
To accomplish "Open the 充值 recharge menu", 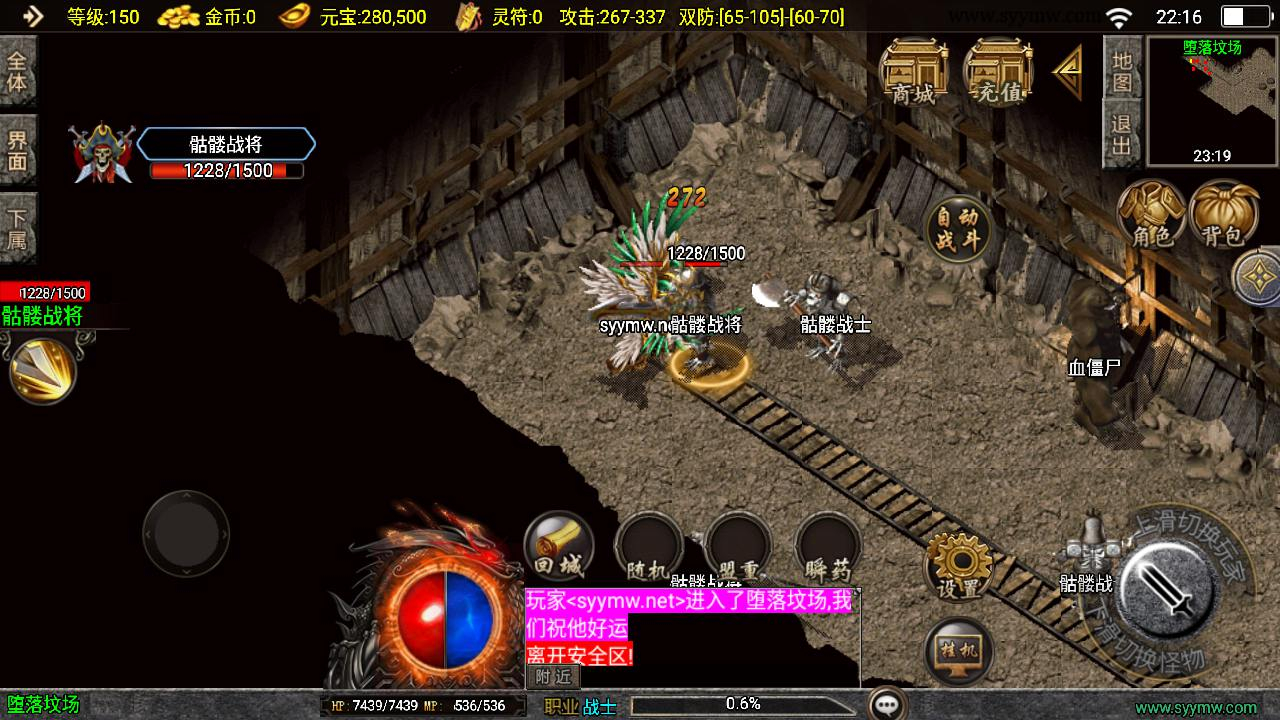I will pyautogui.click(x=997, y=72).
